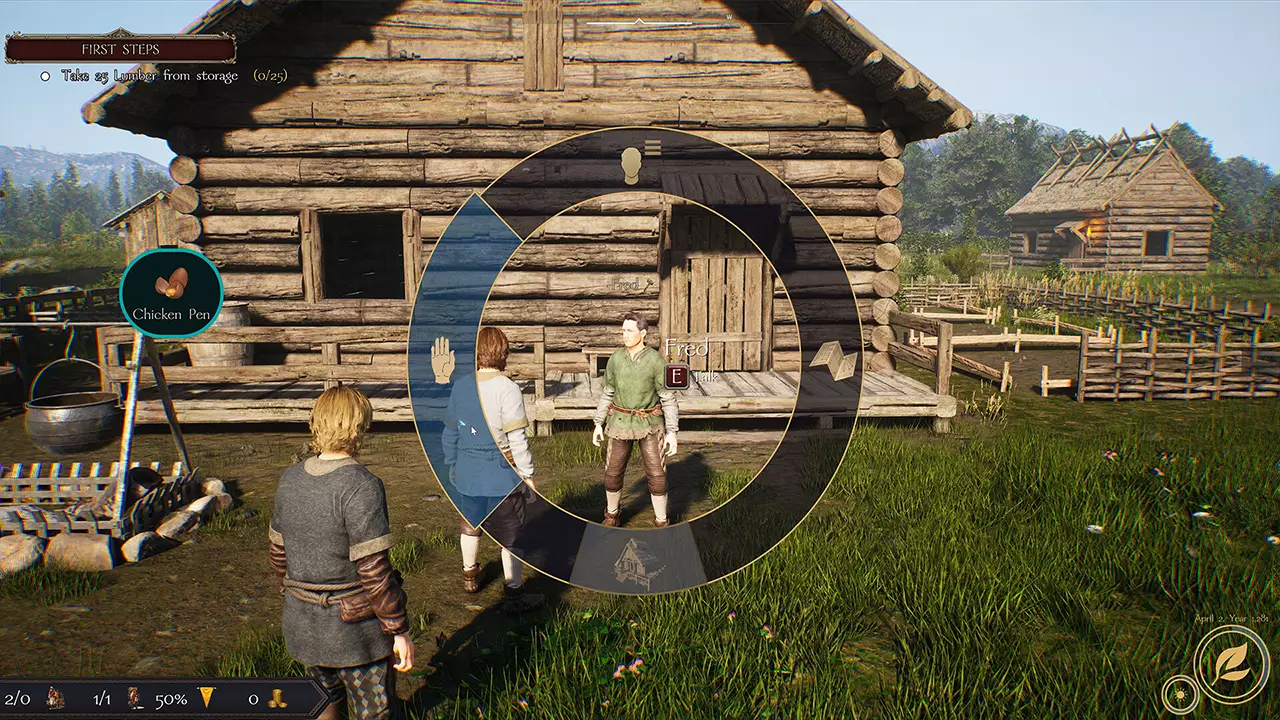Viewport: 1280px width, 720px height.
Task: Open the First Steps quest tracker header
Action: [x=120, y=48]
